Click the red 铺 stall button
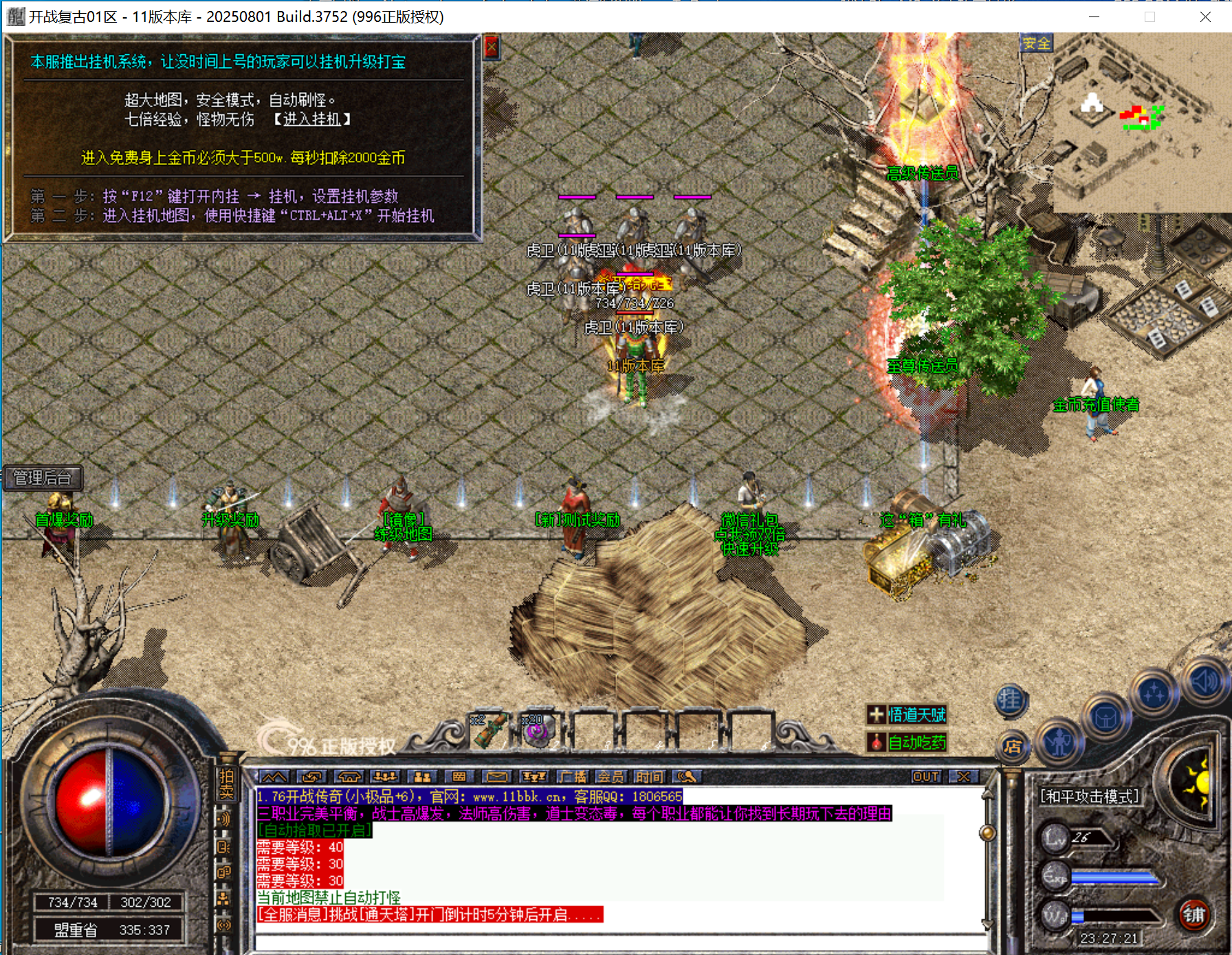 [x=1193, y=915]
